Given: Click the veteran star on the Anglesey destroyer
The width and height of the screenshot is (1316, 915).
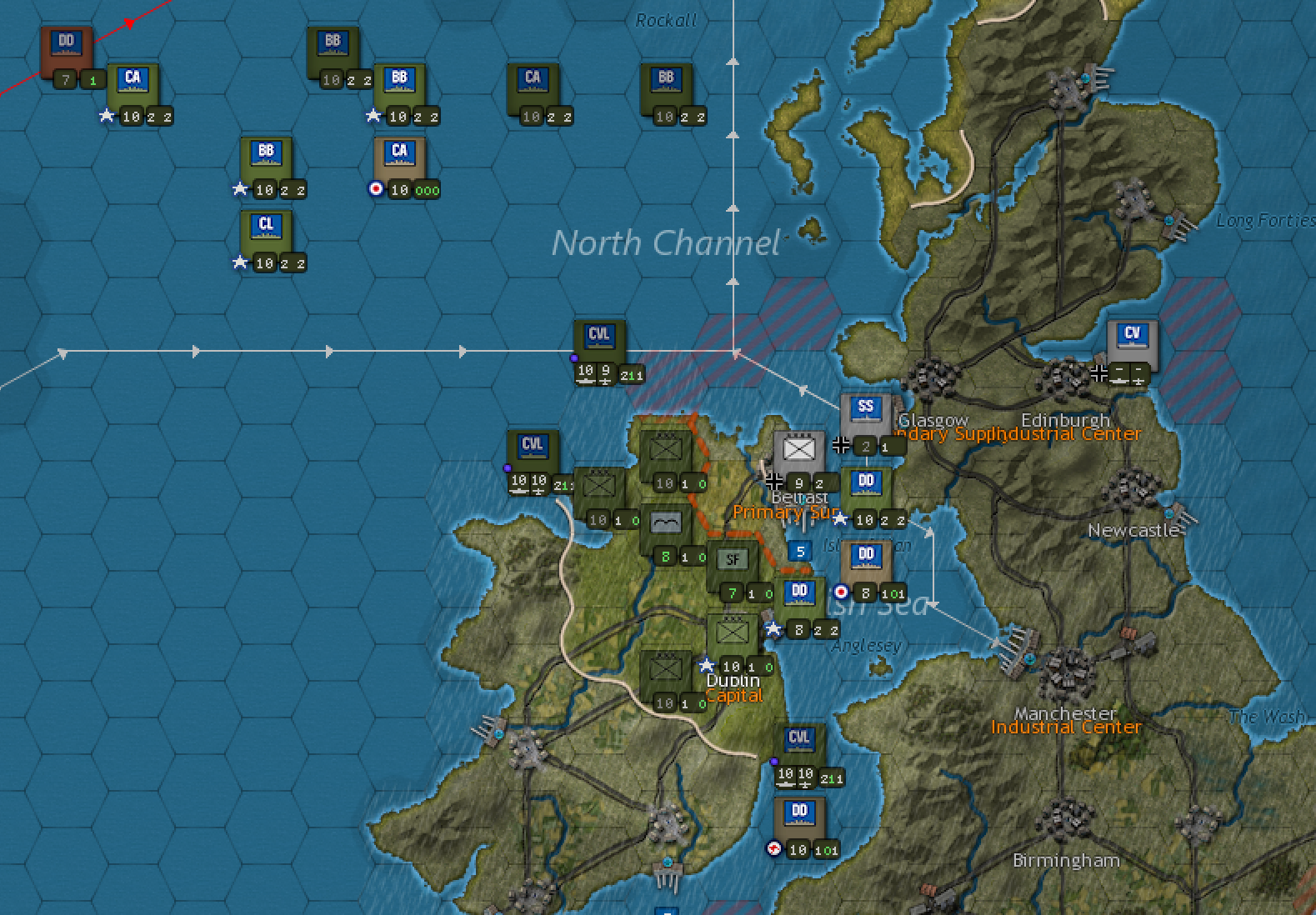Looking at the screenshot, I should click(774, 630).
